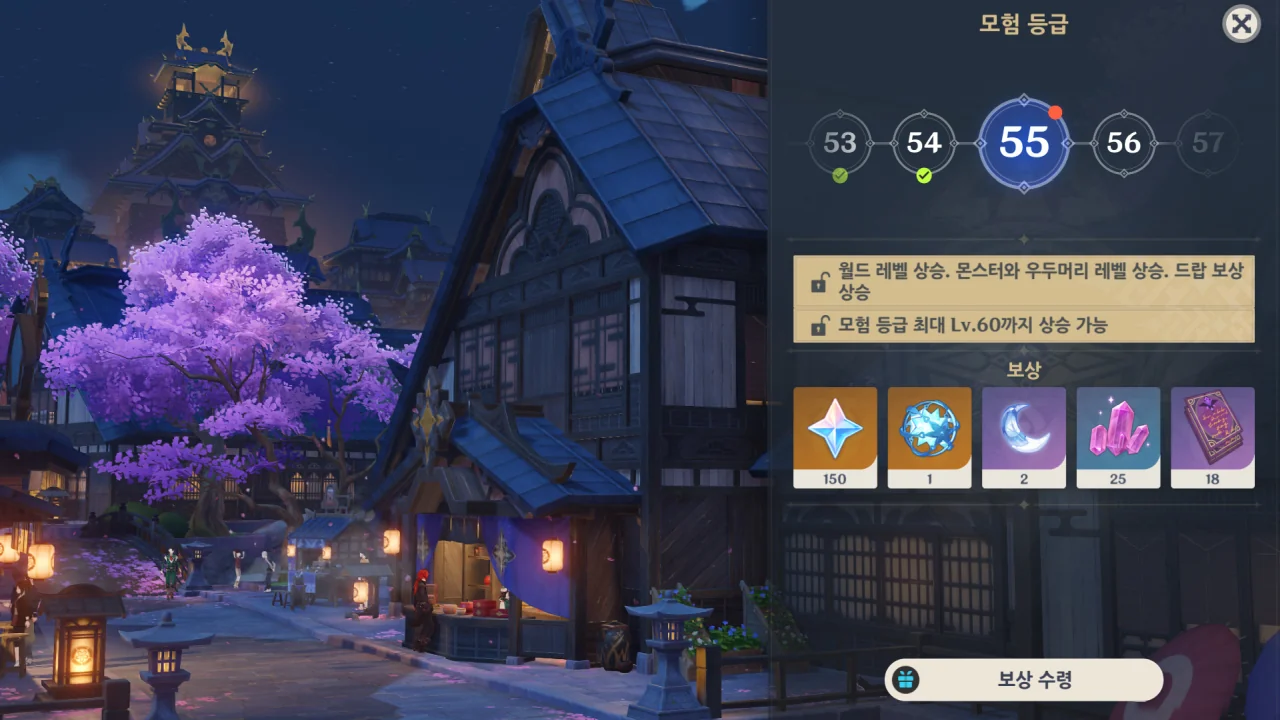Select adventure rank 54 node
Viewport: 1280px width, 720px height.
point(923,143)
